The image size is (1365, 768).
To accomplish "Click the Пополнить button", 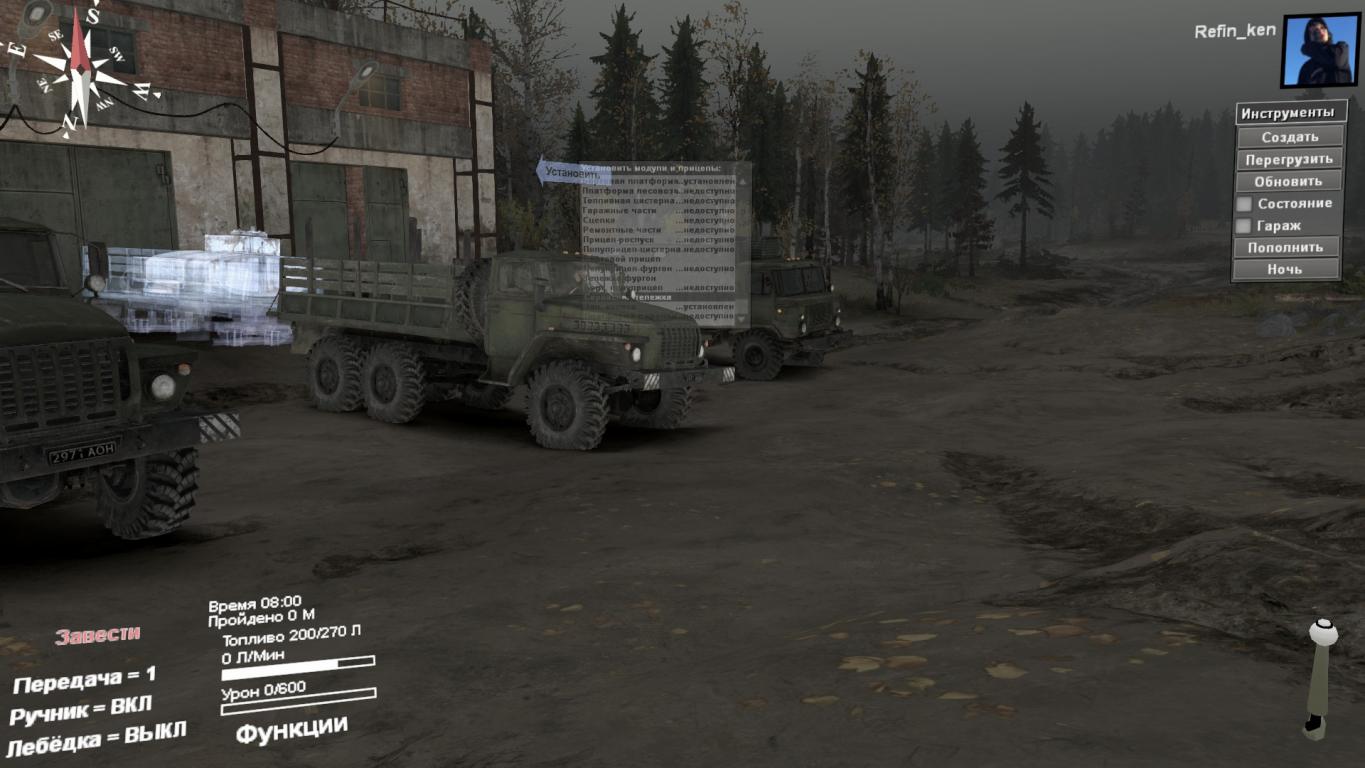I will pyautogui.click(x=1285, y=247).
